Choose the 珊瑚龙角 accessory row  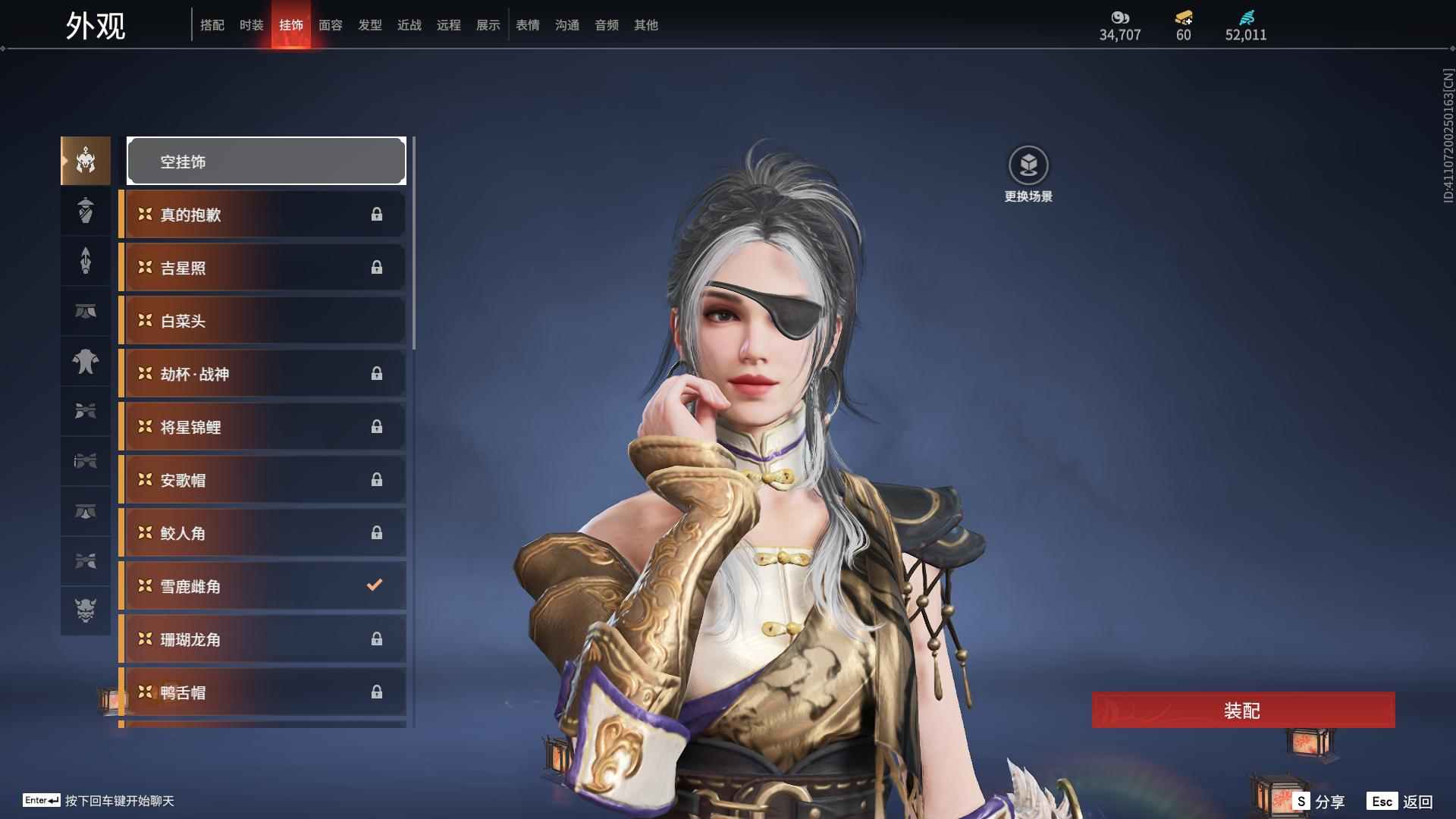point(263,639)
